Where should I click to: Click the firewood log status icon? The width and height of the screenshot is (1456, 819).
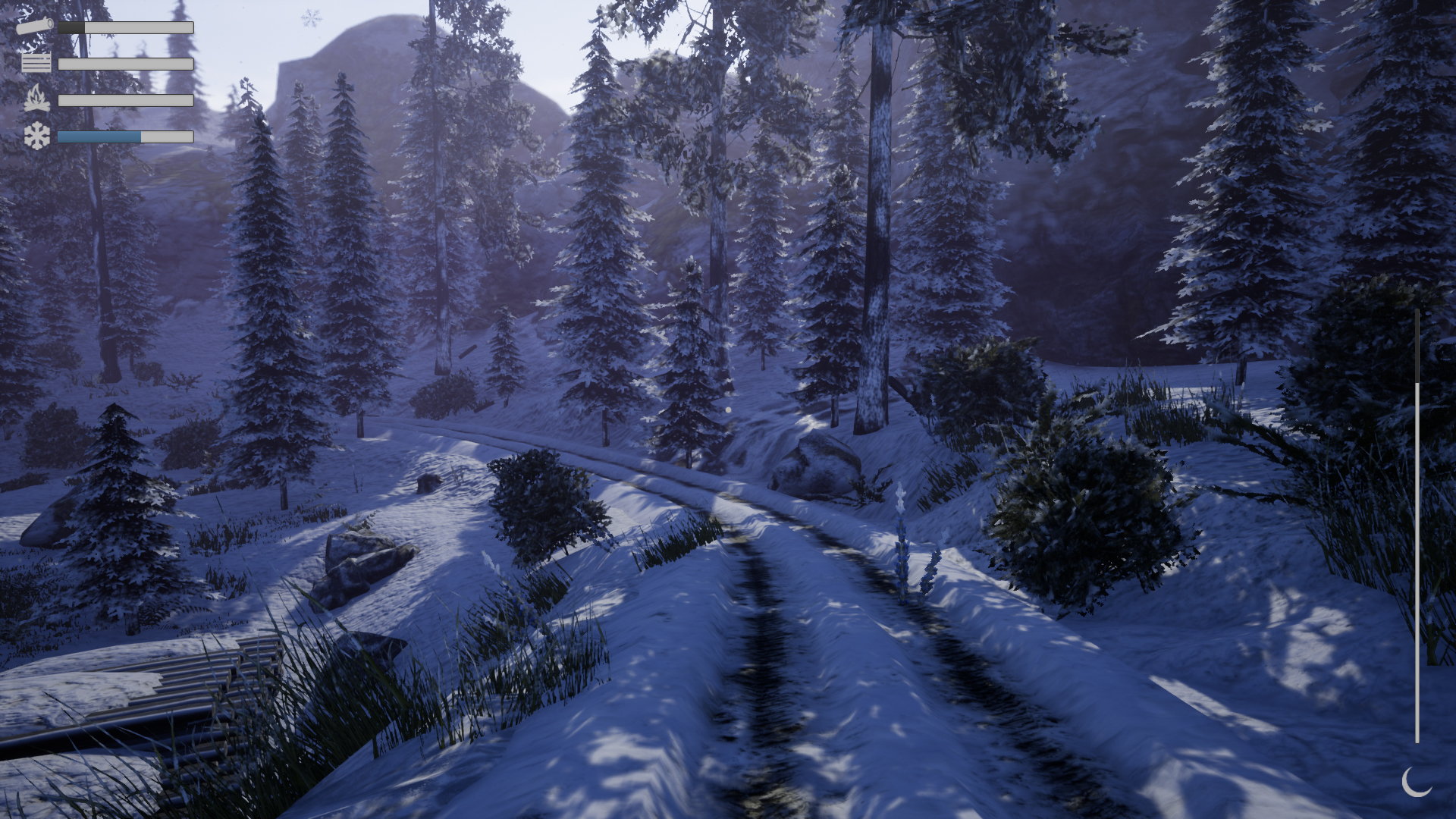pyautogui.click(x=35, y=25)
